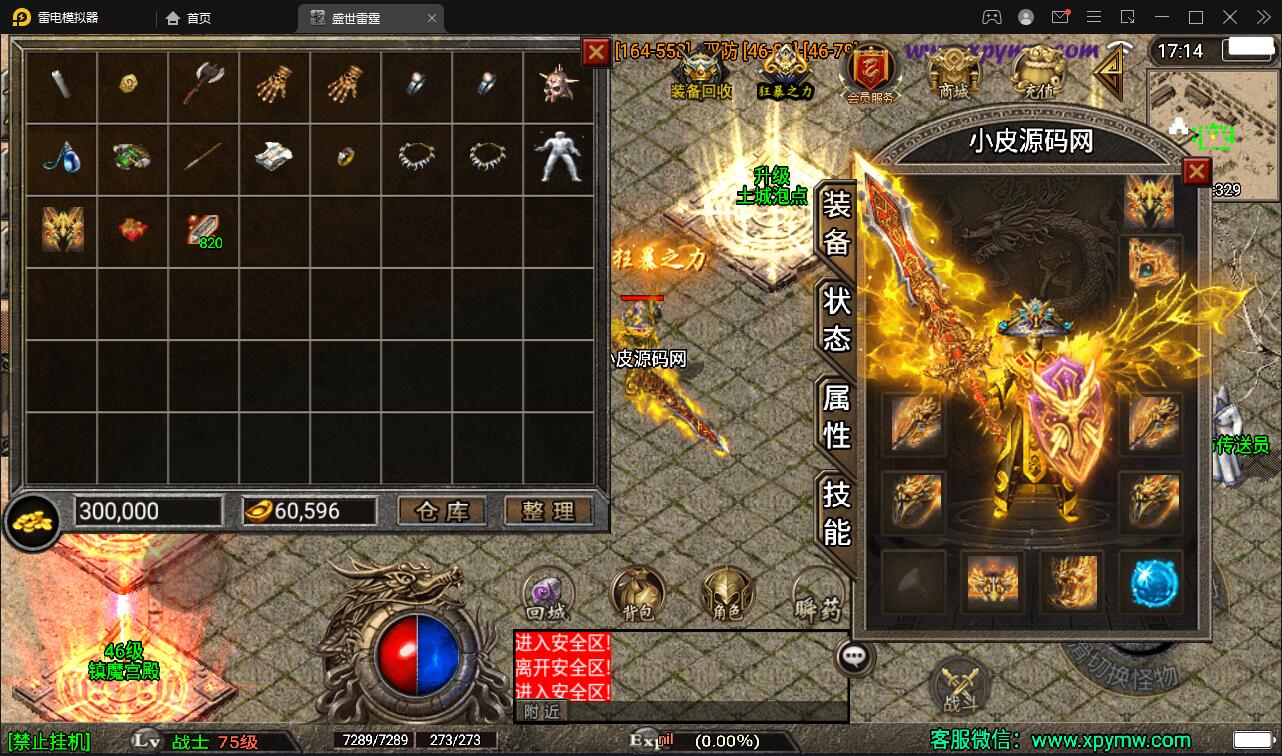The image size is (1282, 756).
Task: Open the 充值 recharge panel
Action: coord(1037,73)
